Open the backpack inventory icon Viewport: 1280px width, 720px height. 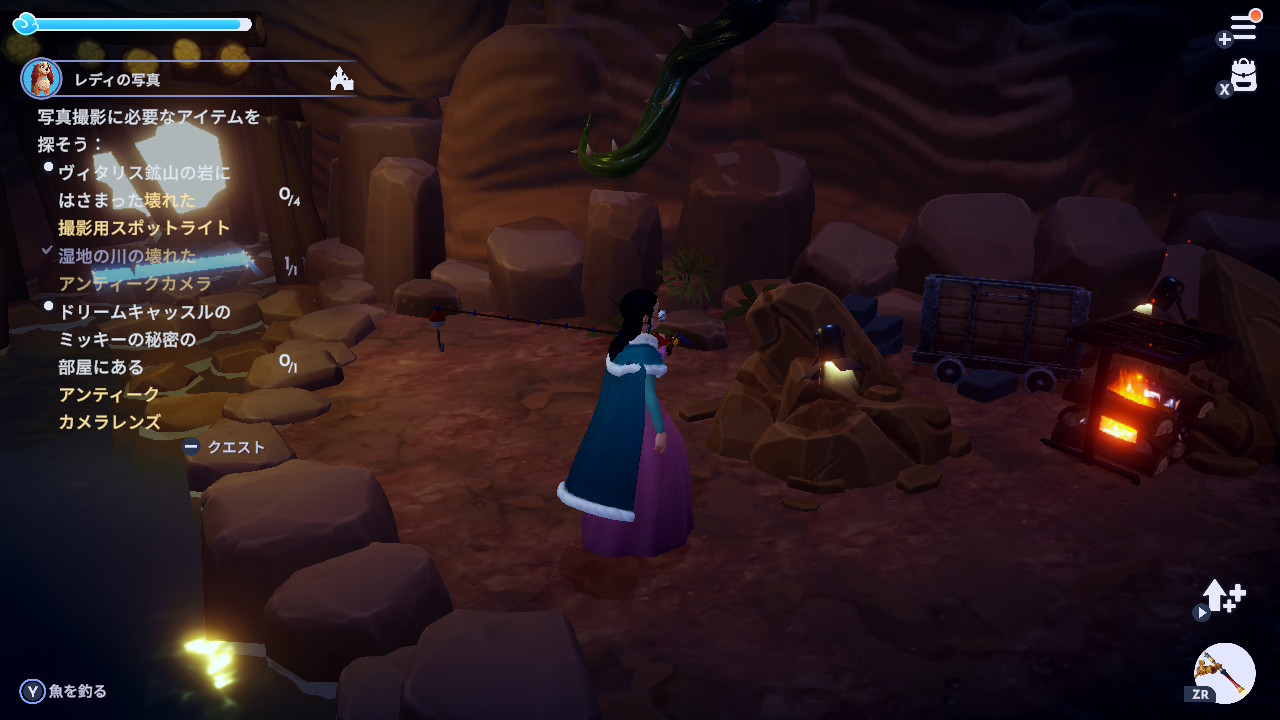[1244, 75]
